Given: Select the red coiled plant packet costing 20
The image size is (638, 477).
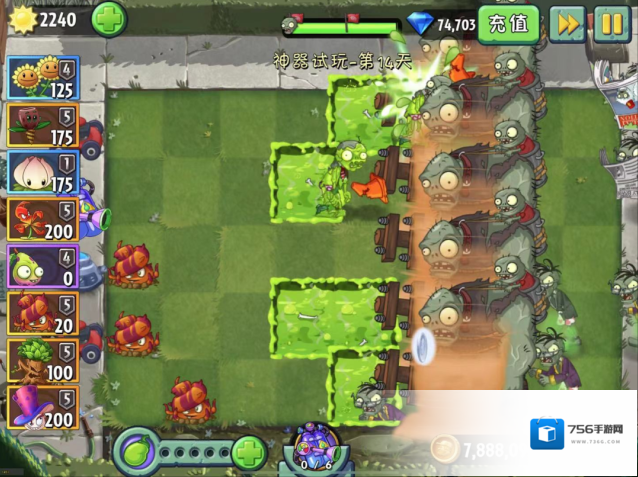Looking at the screenshot, I should pyautogui.click(x=43, y=313).
